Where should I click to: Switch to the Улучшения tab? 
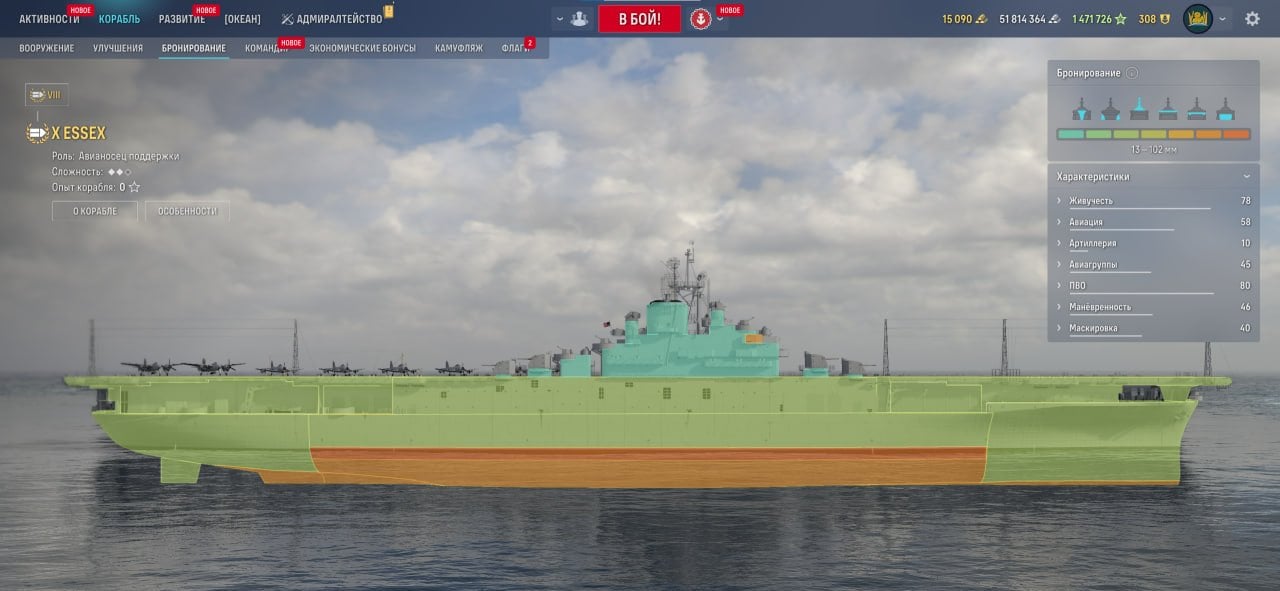118,48
